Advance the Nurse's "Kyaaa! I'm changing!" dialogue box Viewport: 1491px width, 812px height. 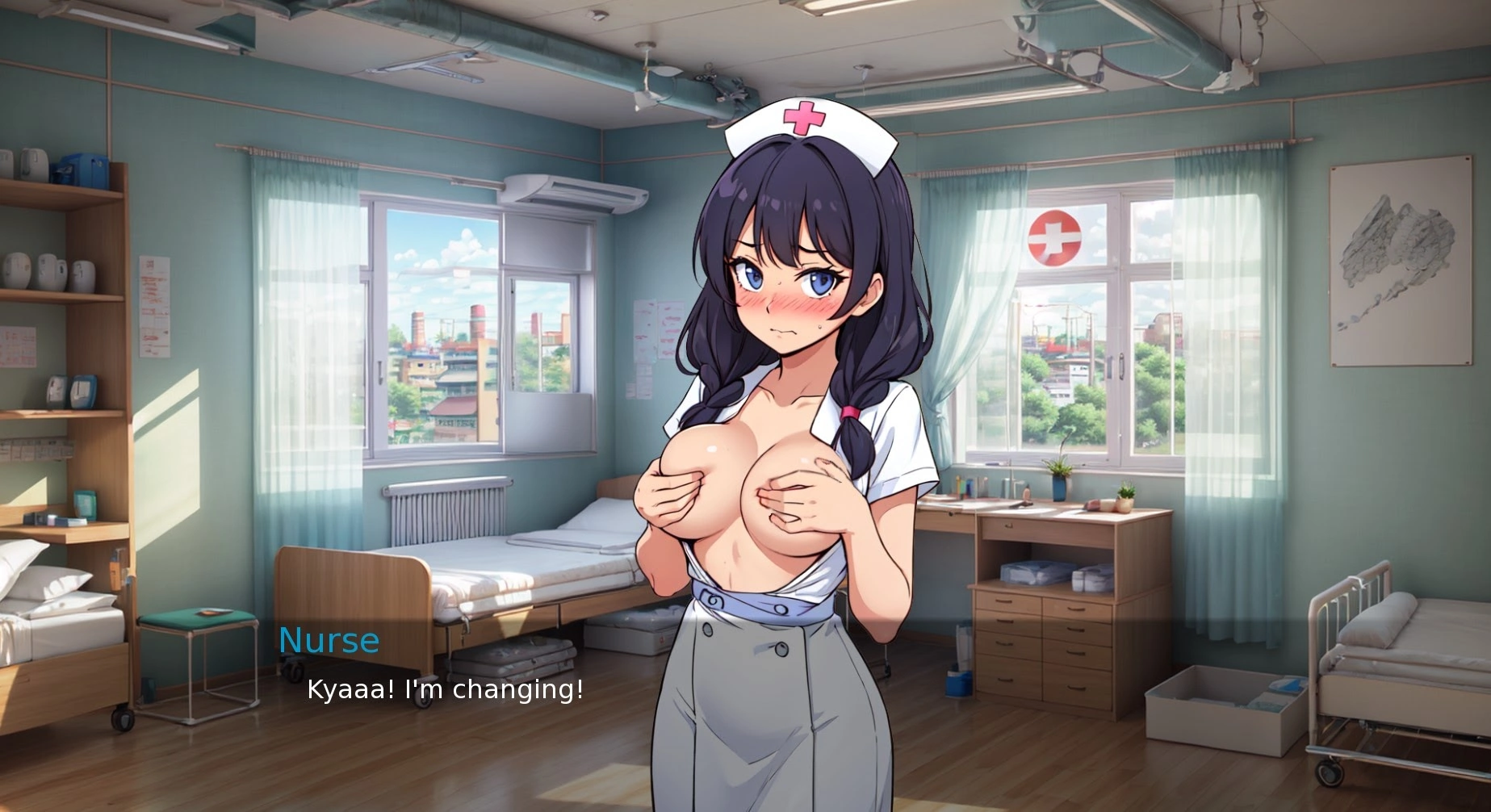click(x=445, y=690)
